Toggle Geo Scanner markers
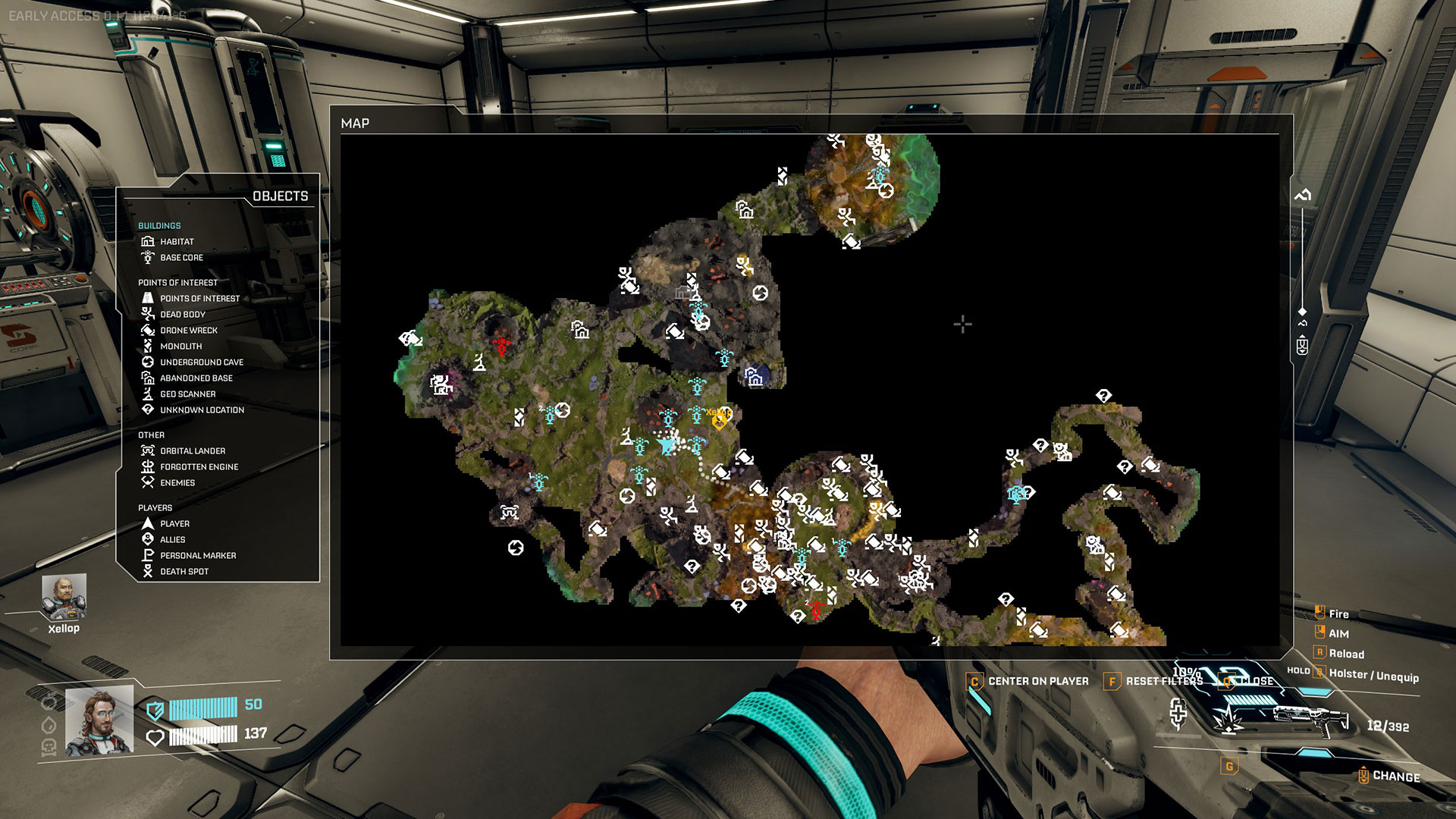The height and width of the screenshot is (819, 1456). click(x=187, y=394)
